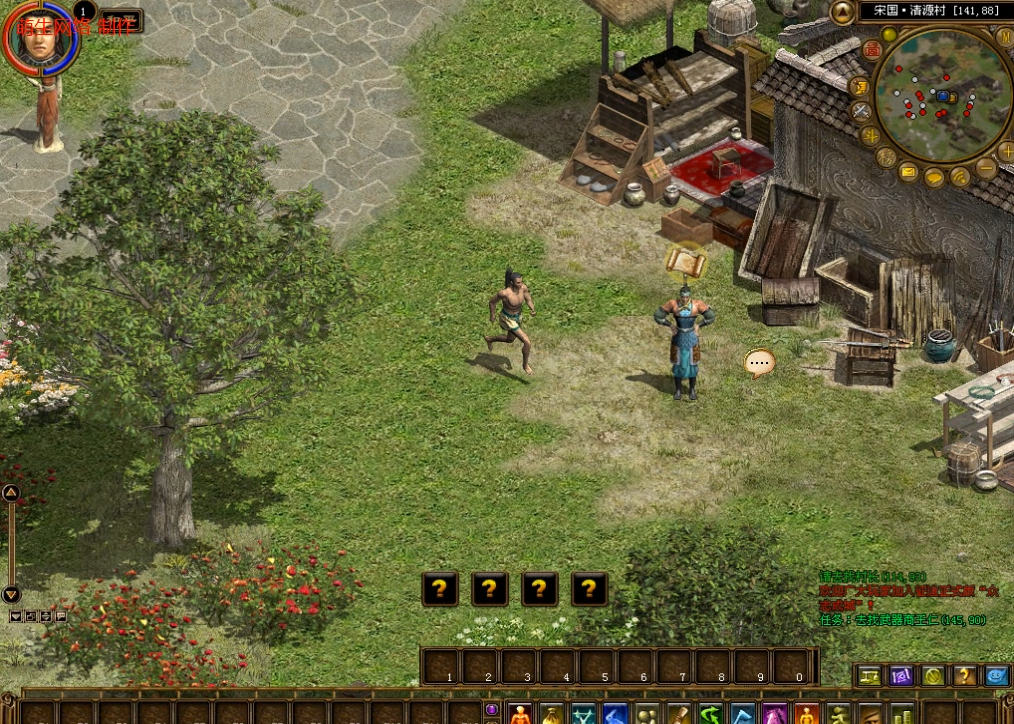The width and height of the screenshot is (1014, 724).
Task: Click the scroll-down arrow of the chat panel
Action: pyautogui.click(x=11, y=594)
